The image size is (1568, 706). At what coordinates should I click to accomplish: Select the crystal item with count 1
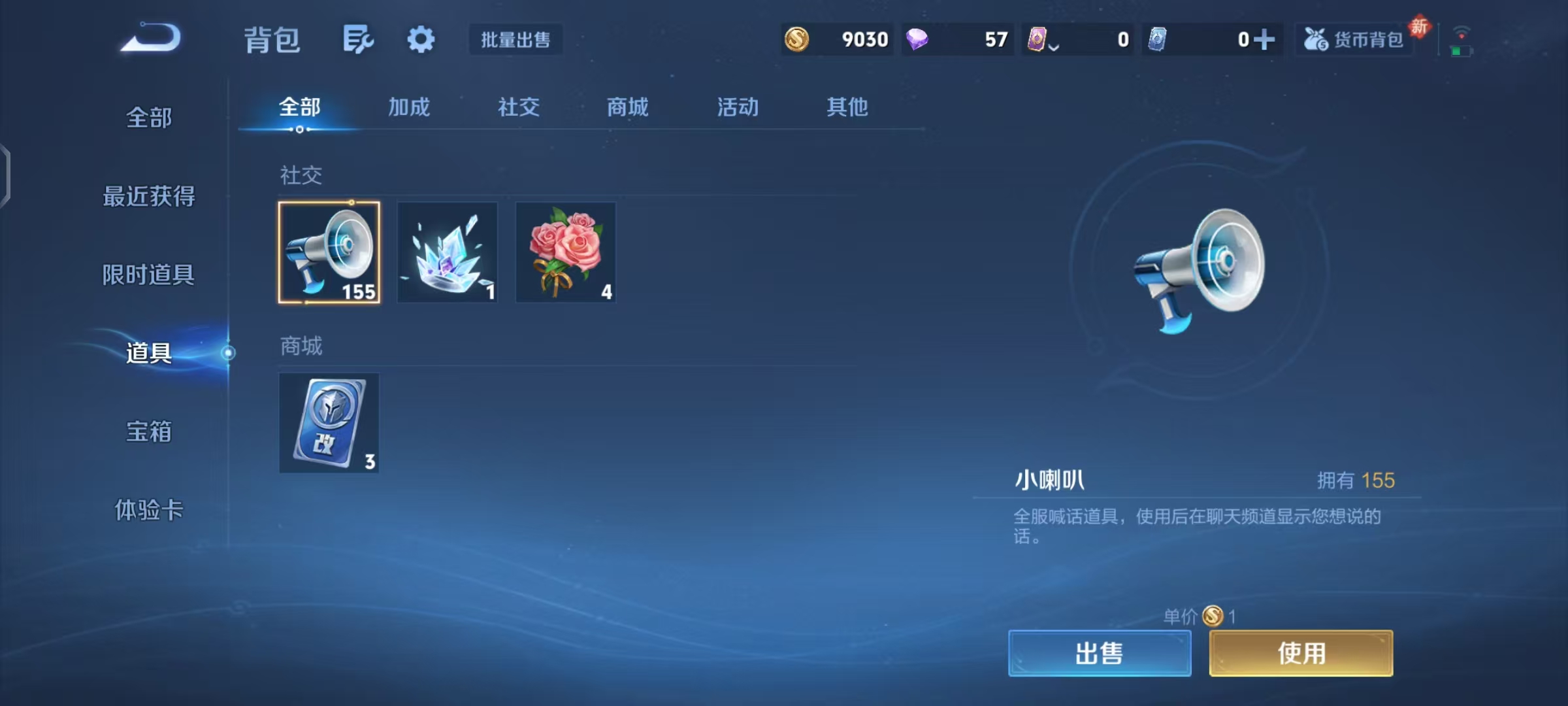point(448,252)
